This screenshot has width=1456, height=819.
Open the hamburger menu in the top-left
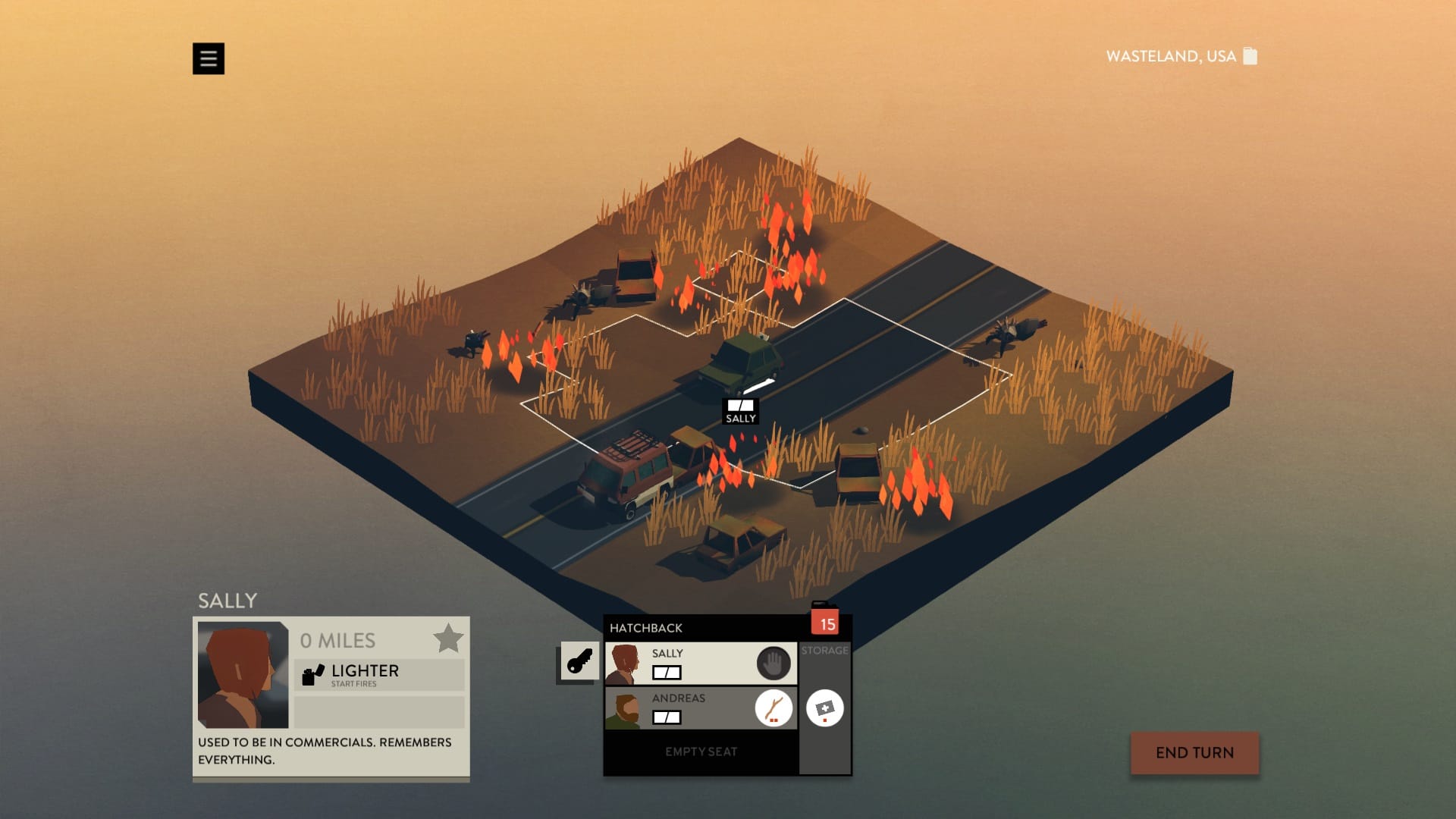[209, 58]
